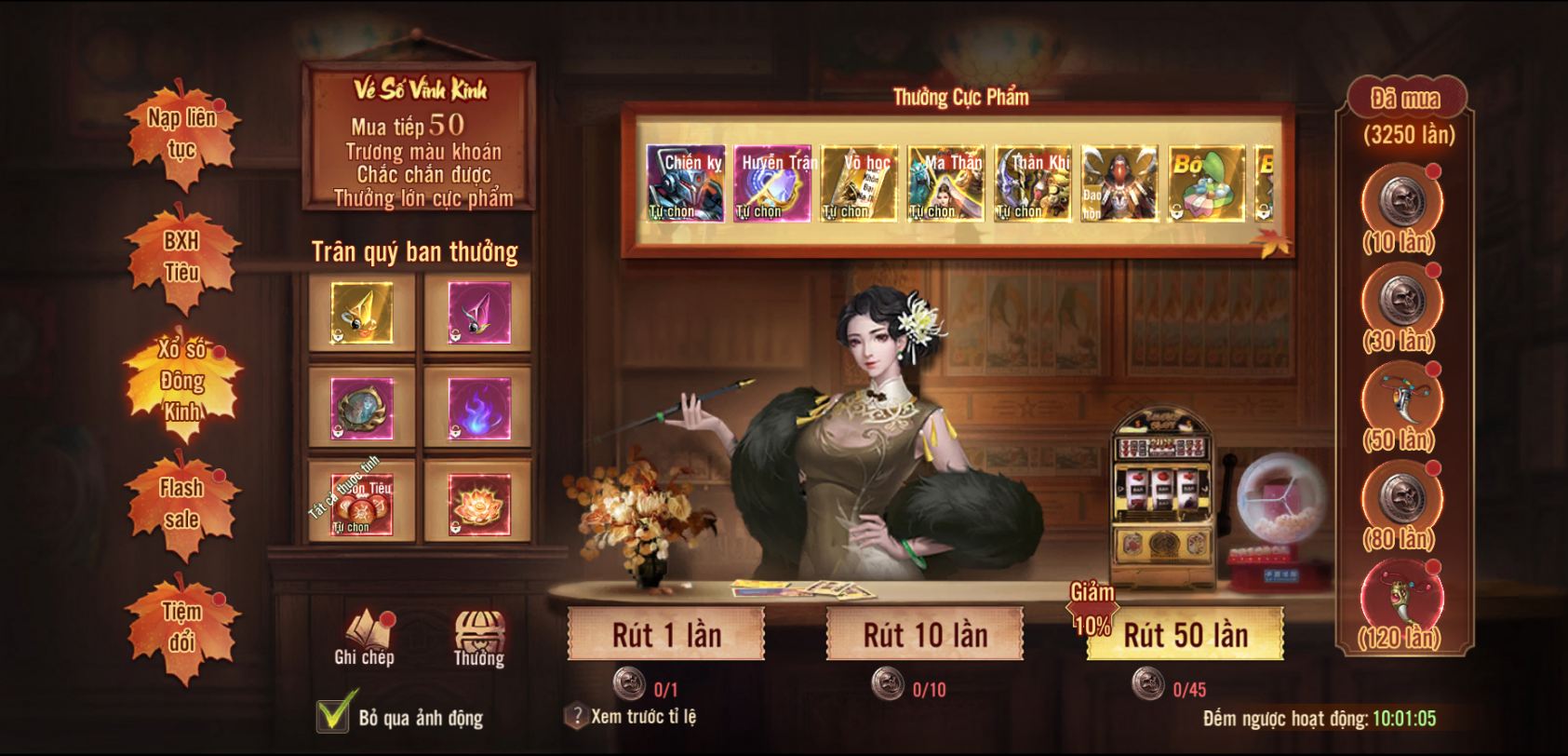View the Xem trước tỉ lệ rates
The image size is (1568, 756).
coord(632,716)
